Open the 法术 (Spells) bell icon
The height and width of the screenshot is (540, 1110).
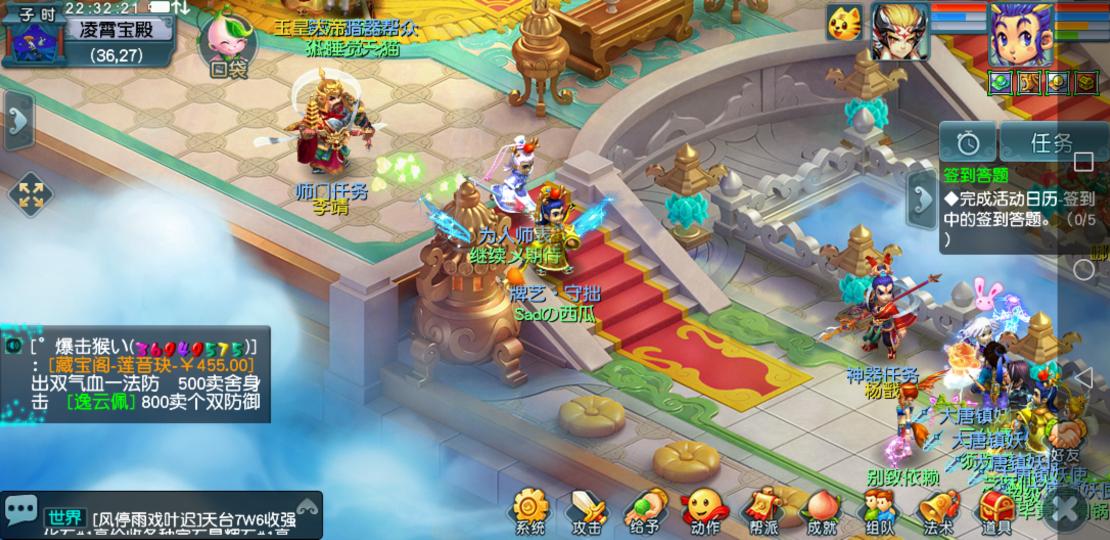click(938, 509)
